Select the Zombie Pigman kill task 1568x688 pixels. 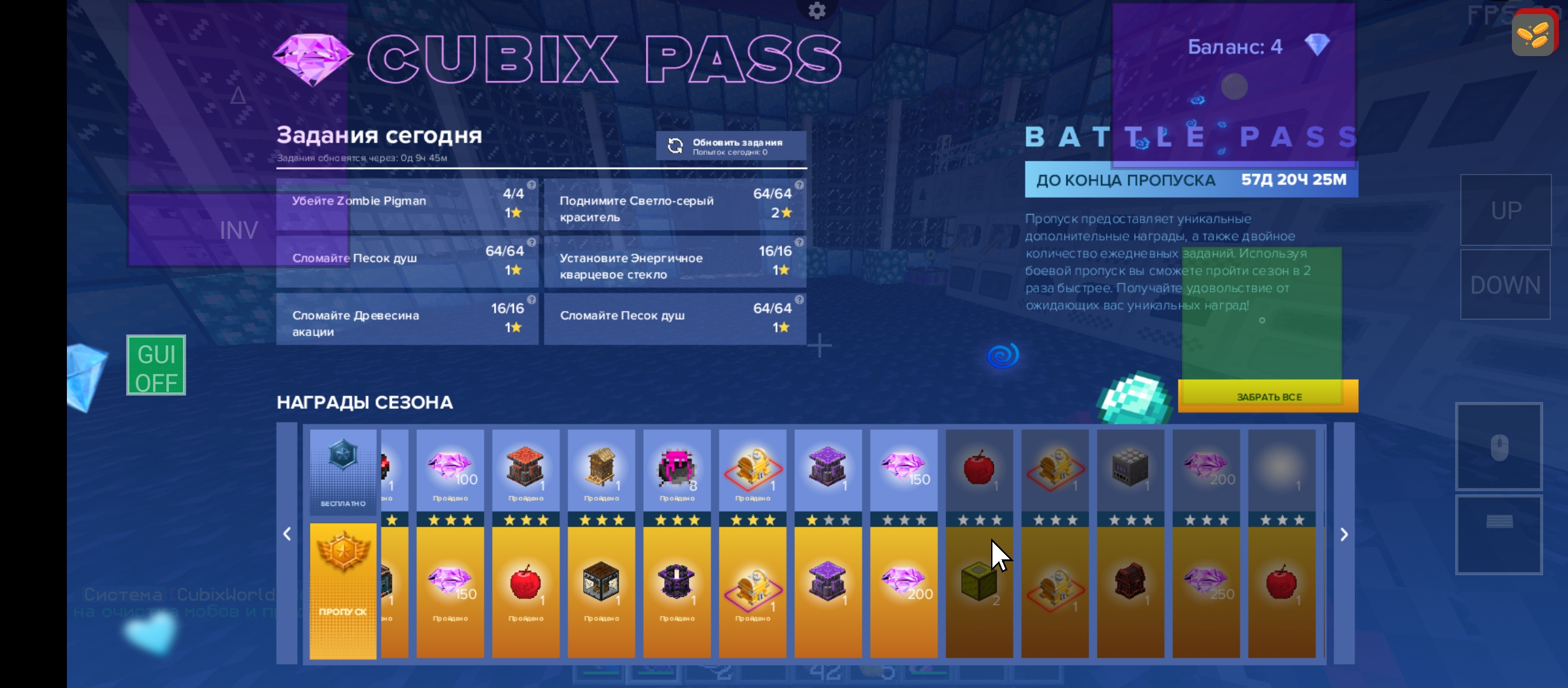(x=407, y=204)
